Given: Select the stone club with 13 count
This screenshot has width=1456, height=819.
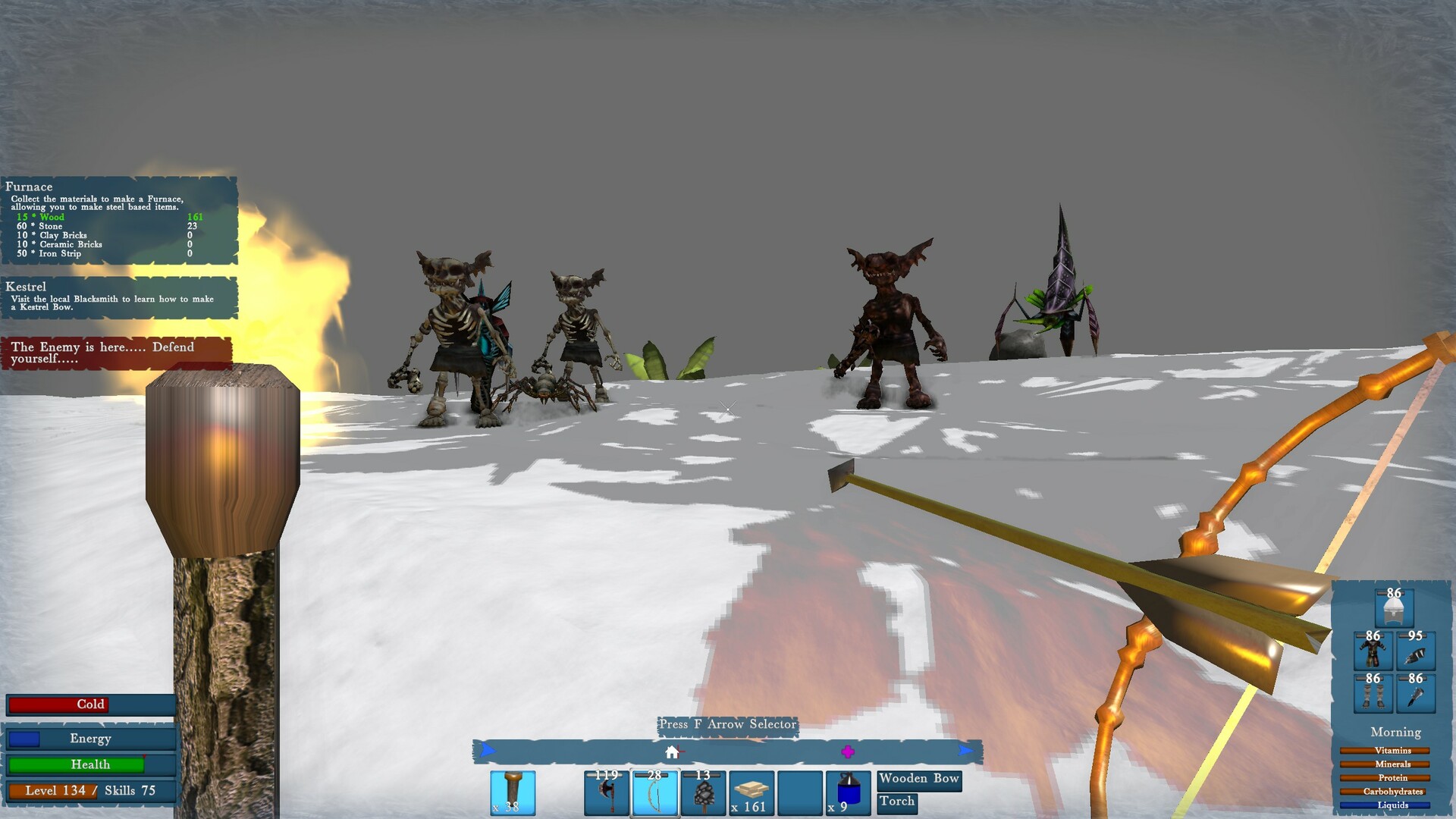Looking at the screenshot, I should click(701, 792).
